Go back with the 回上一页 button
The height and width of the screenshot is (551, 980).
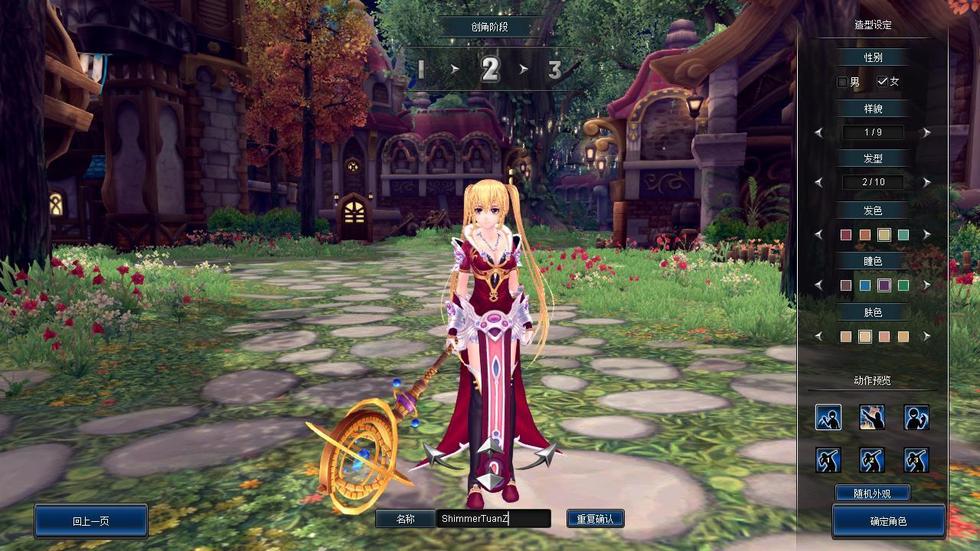point(91,520)
